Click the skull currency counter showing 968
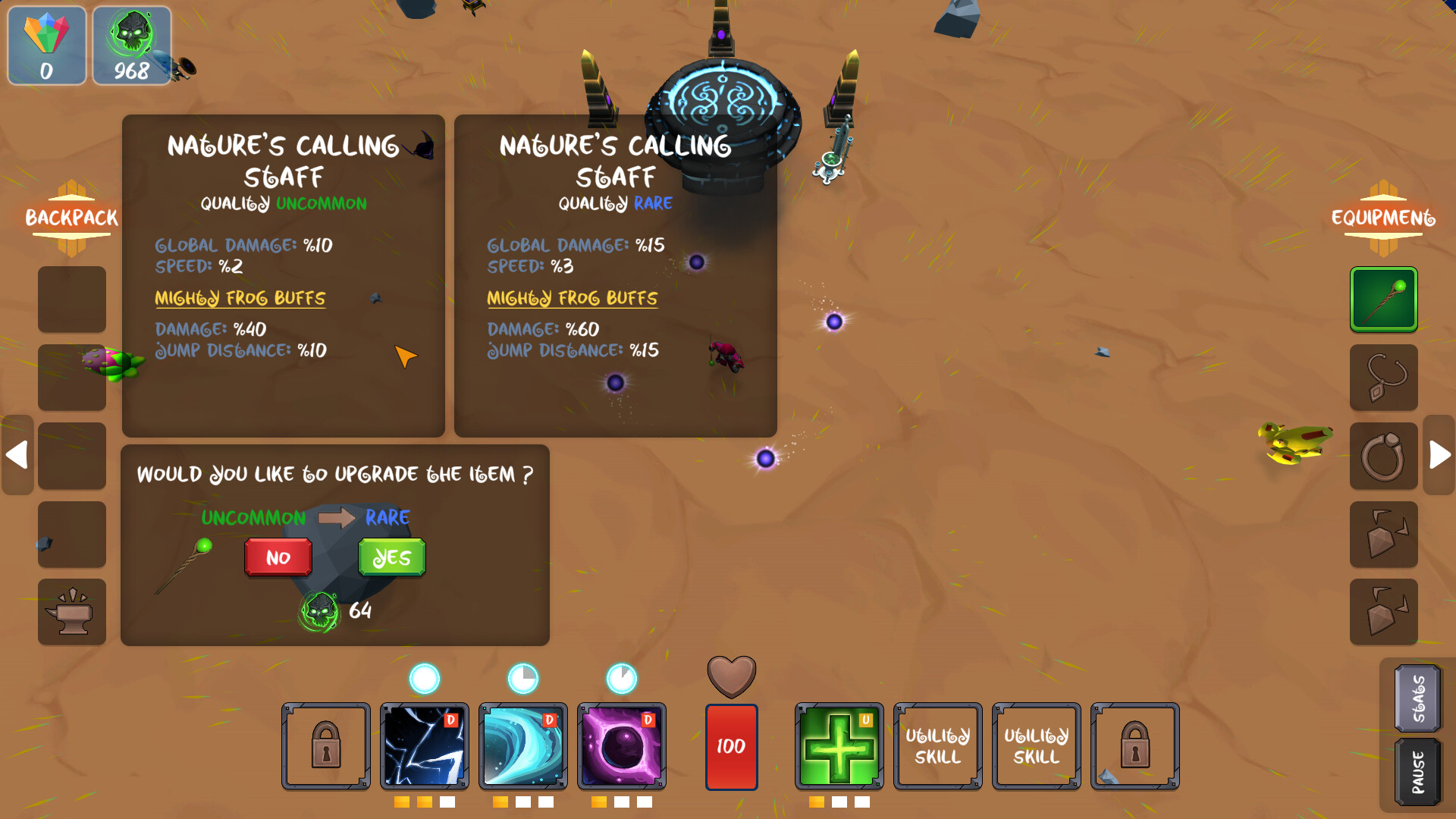 (x=130, y=45)
